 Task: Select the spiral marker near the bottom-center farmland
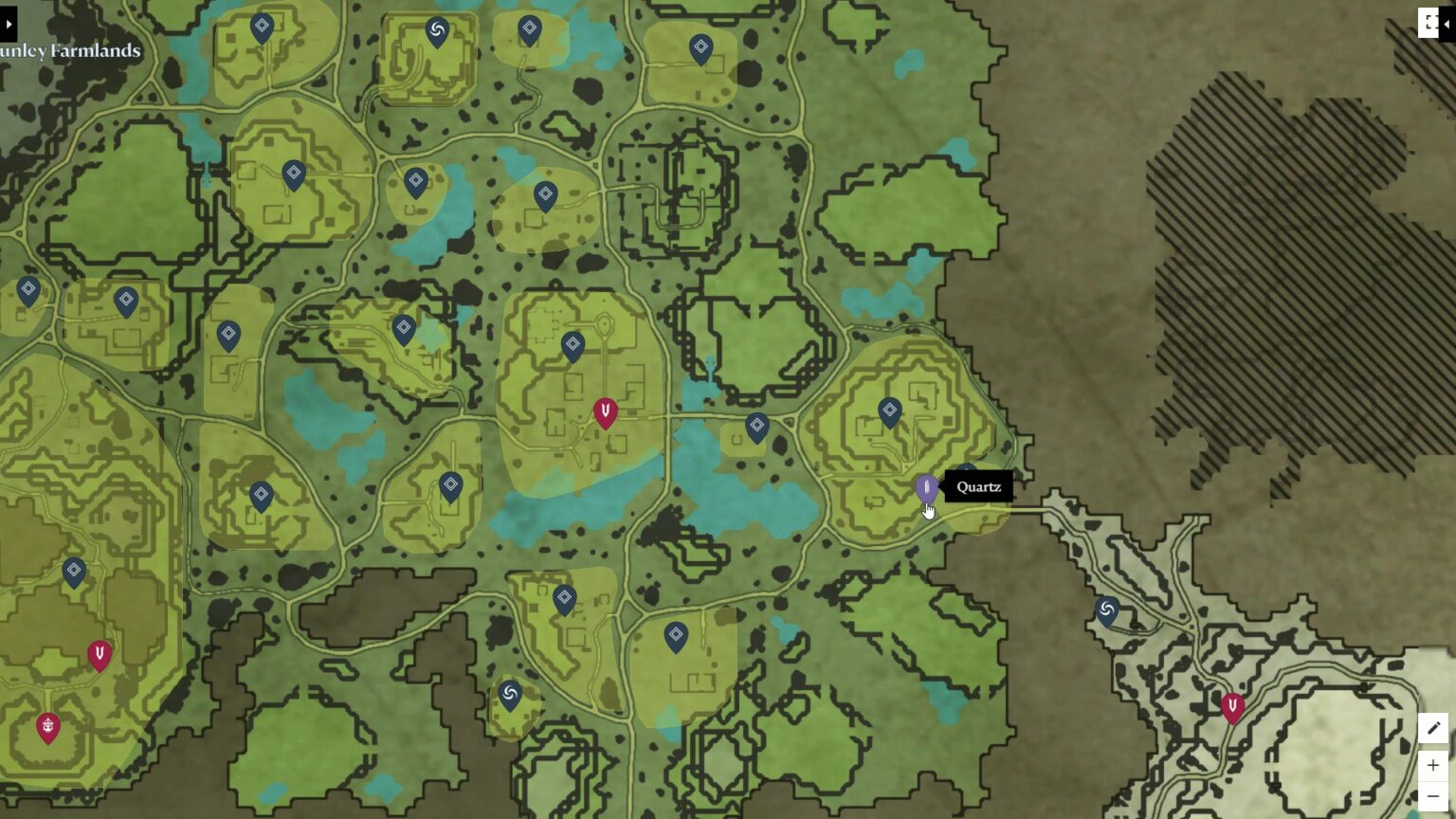click(509, 695)
